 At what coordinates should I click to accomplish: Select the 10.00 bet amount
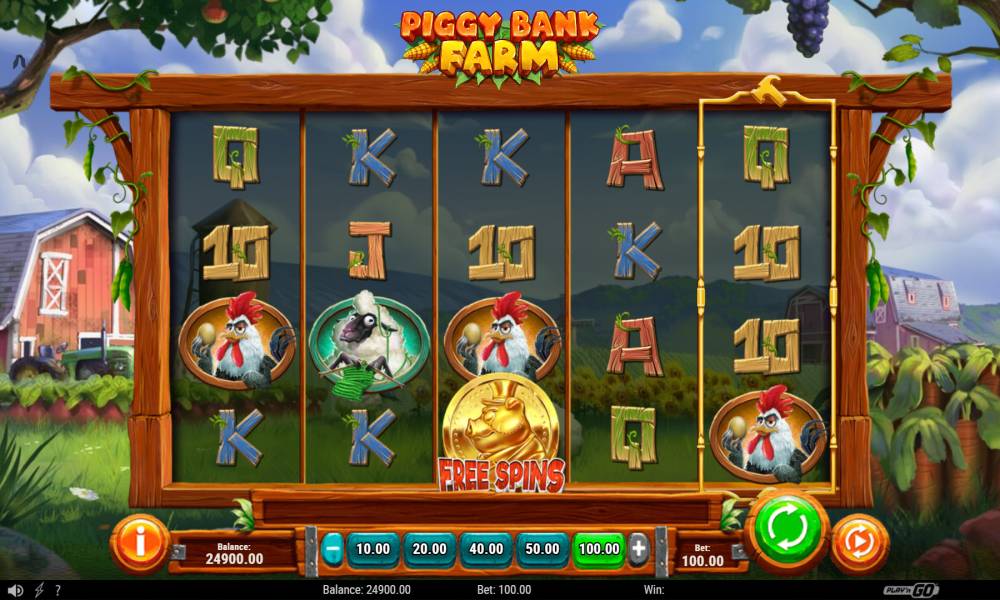click(x=373, y=549)
